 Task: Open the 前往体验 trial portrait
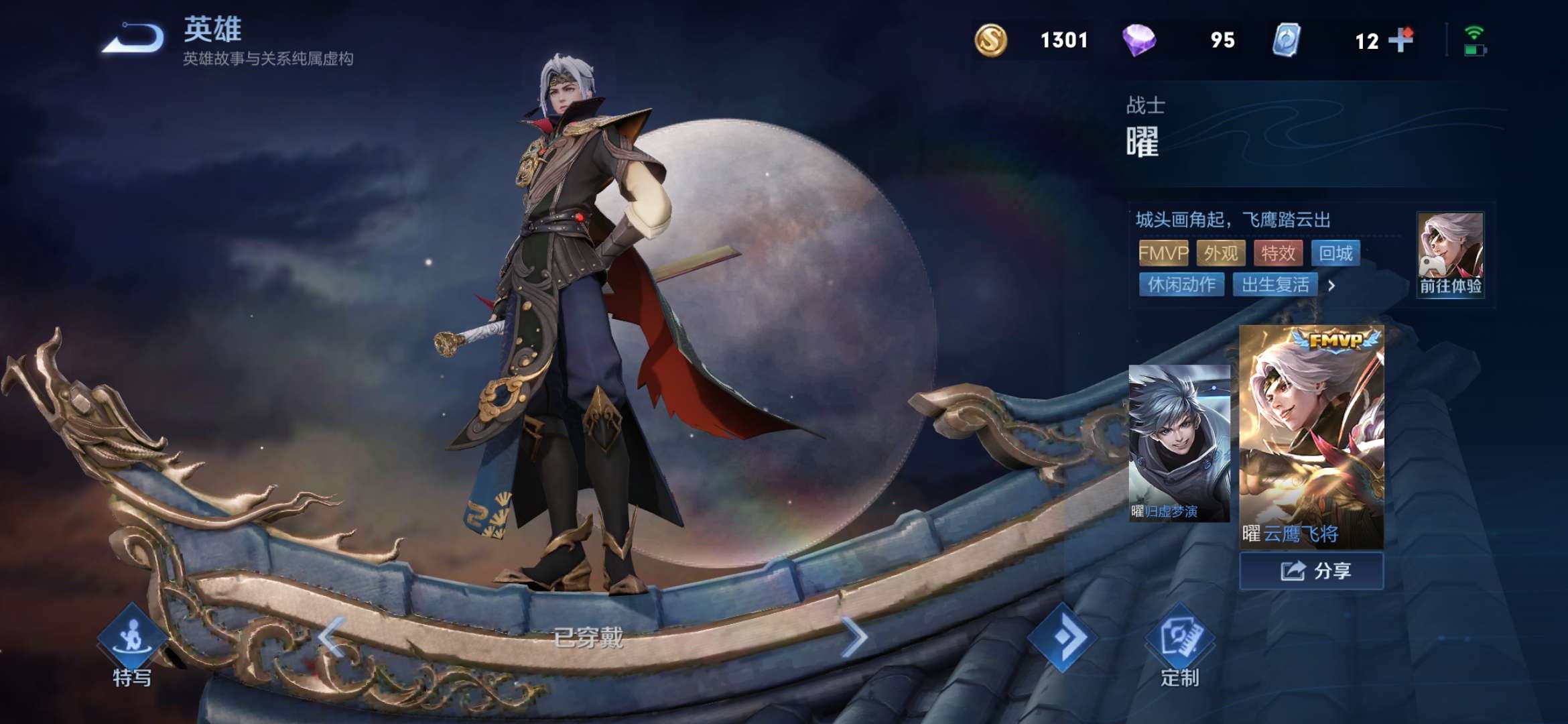[x=1450, y=254]
